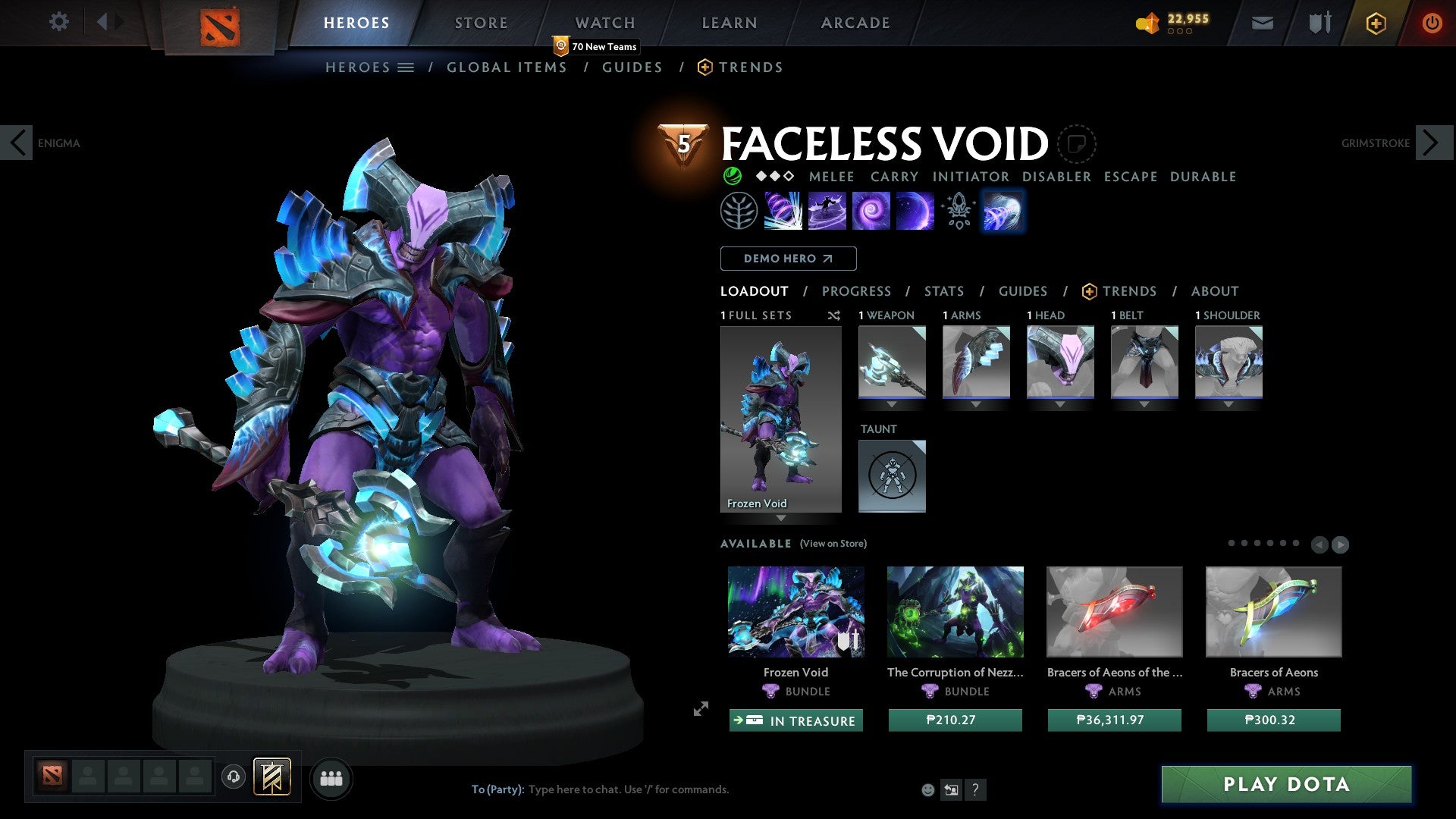
Task: Expand the Heroes hamburger menu
Action: click(406, 67)
